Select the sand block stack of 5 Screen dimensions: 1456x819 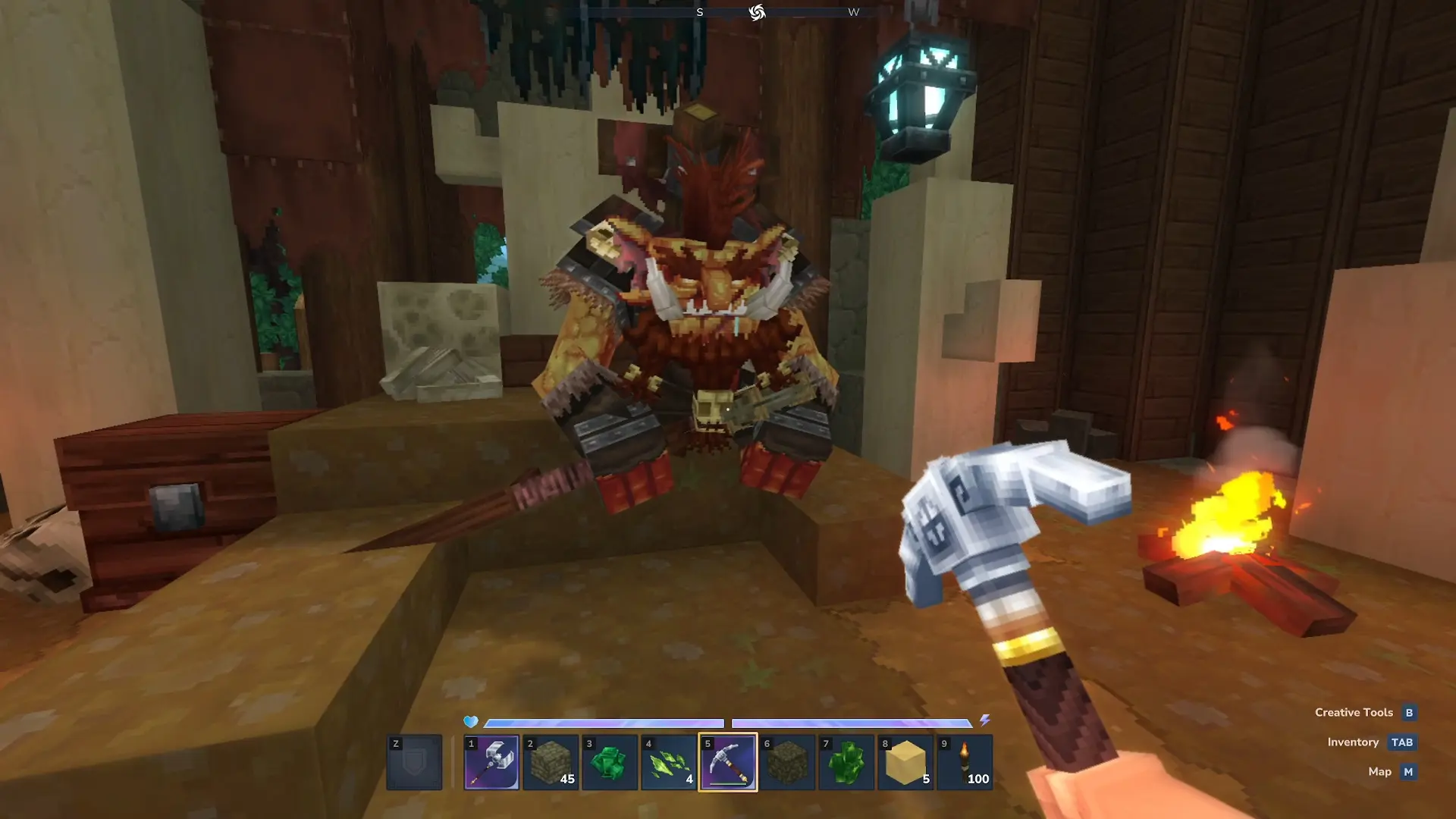point(905,762)
